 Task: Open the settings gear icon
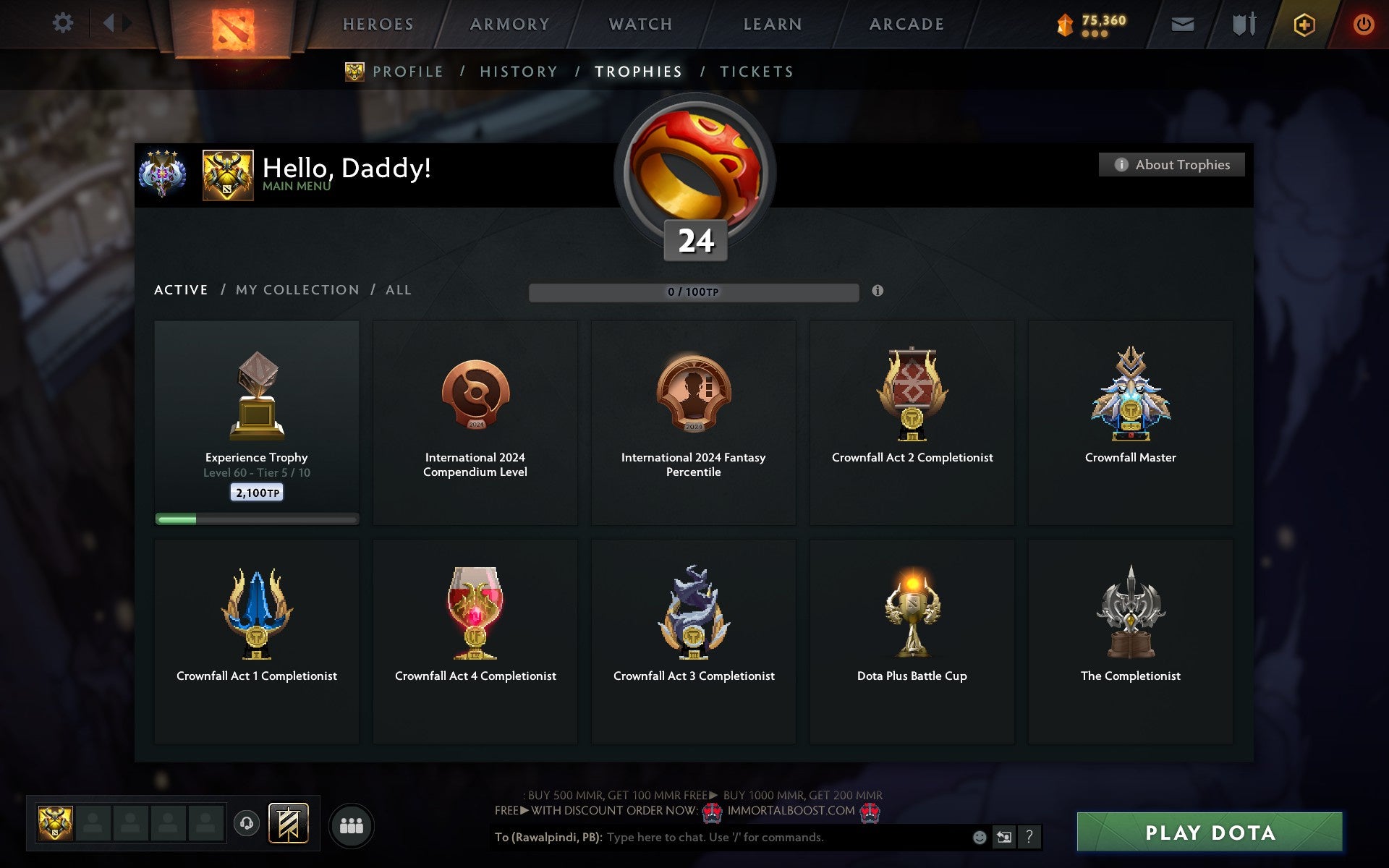(x=64, y=22)
